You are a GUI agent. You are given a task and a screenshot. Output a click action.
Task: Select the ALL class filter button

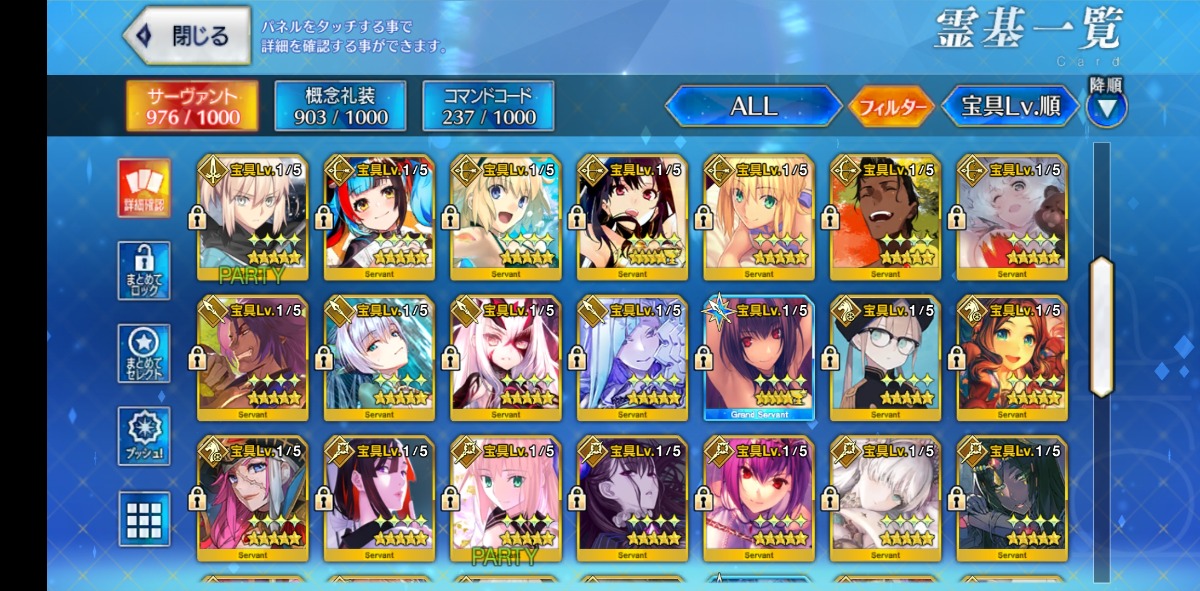[x=753, y=106]
